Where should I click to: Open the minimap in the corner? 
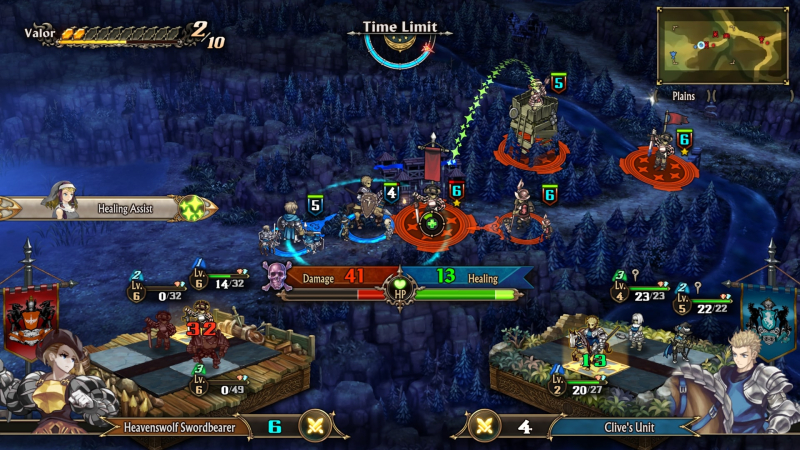tap(722, 45)
